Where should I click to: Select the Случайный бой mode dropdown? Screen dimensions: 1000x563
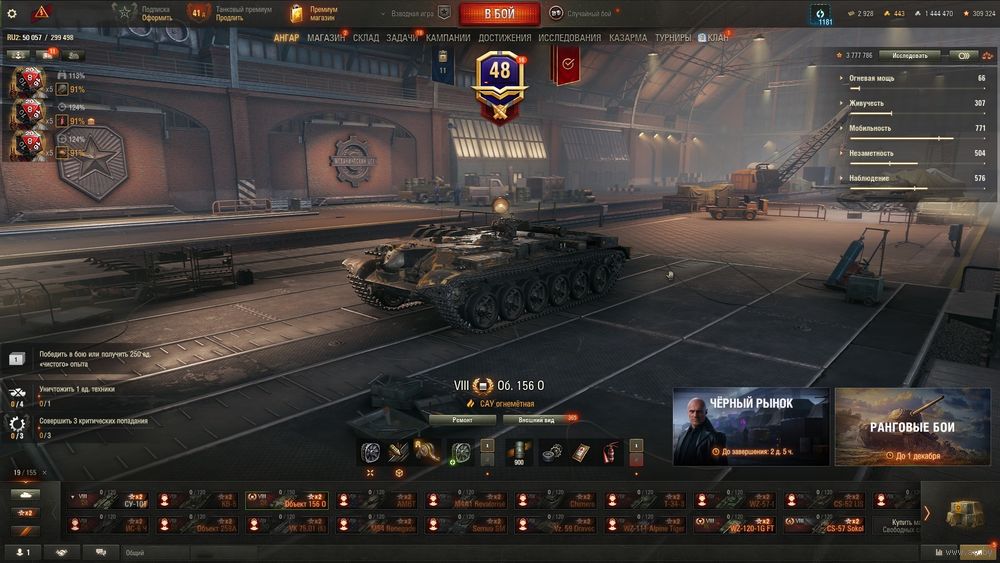594,14
